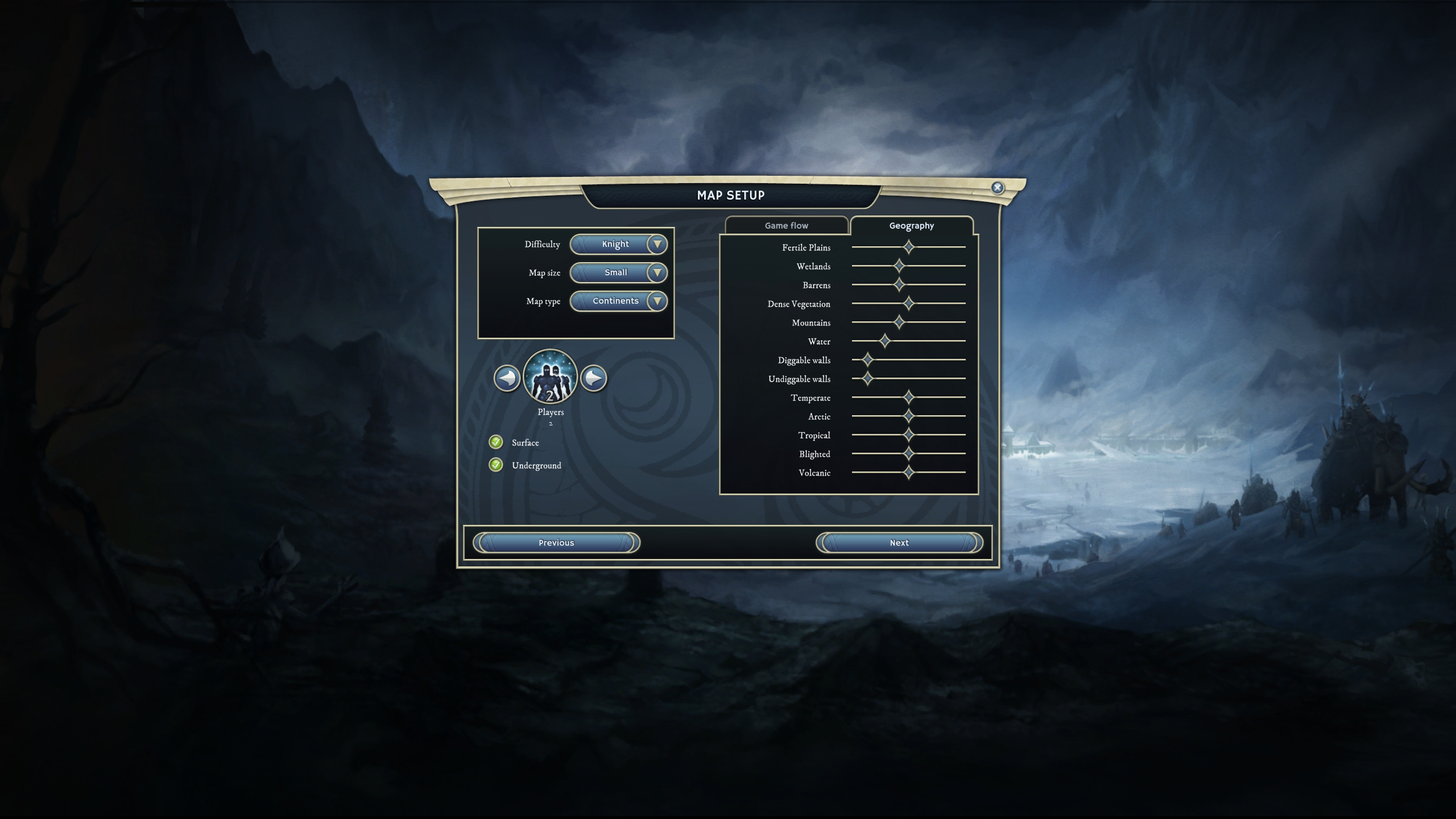Switch to the Game flow tab
Image resolution: width=1456 pixels, height=819 pixels.
coord(786,226)
